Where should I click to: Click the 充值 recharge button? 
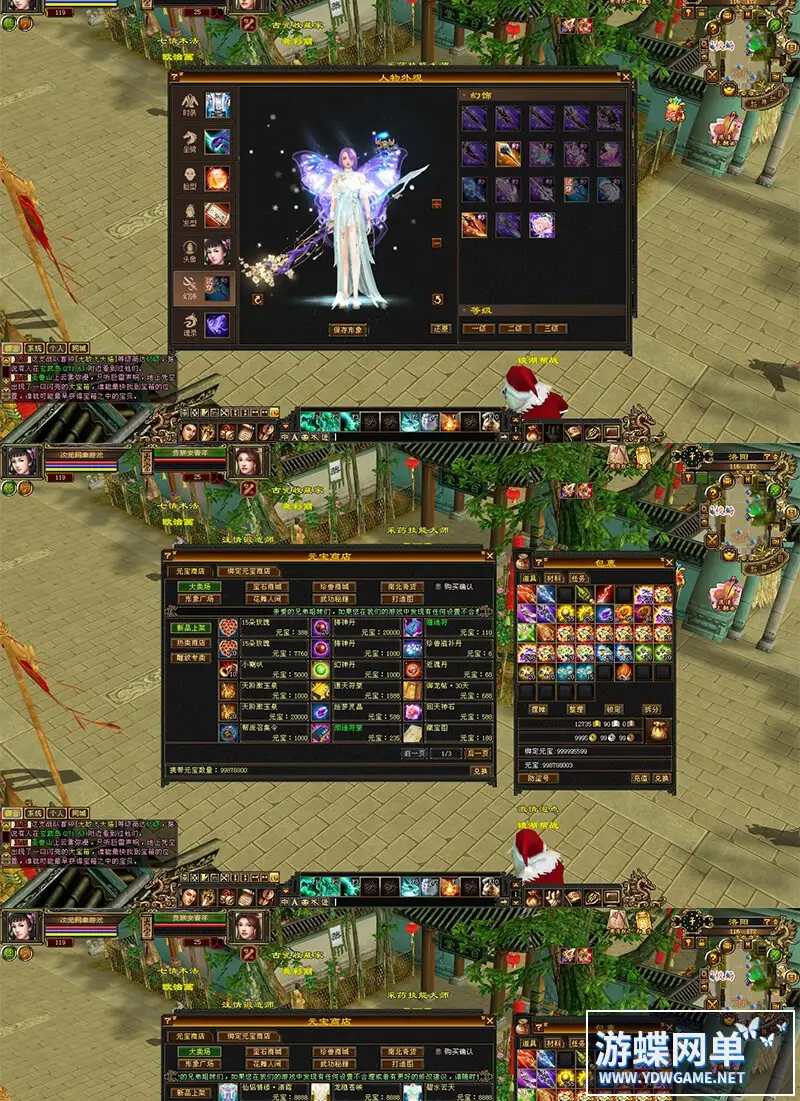point(640,778)
